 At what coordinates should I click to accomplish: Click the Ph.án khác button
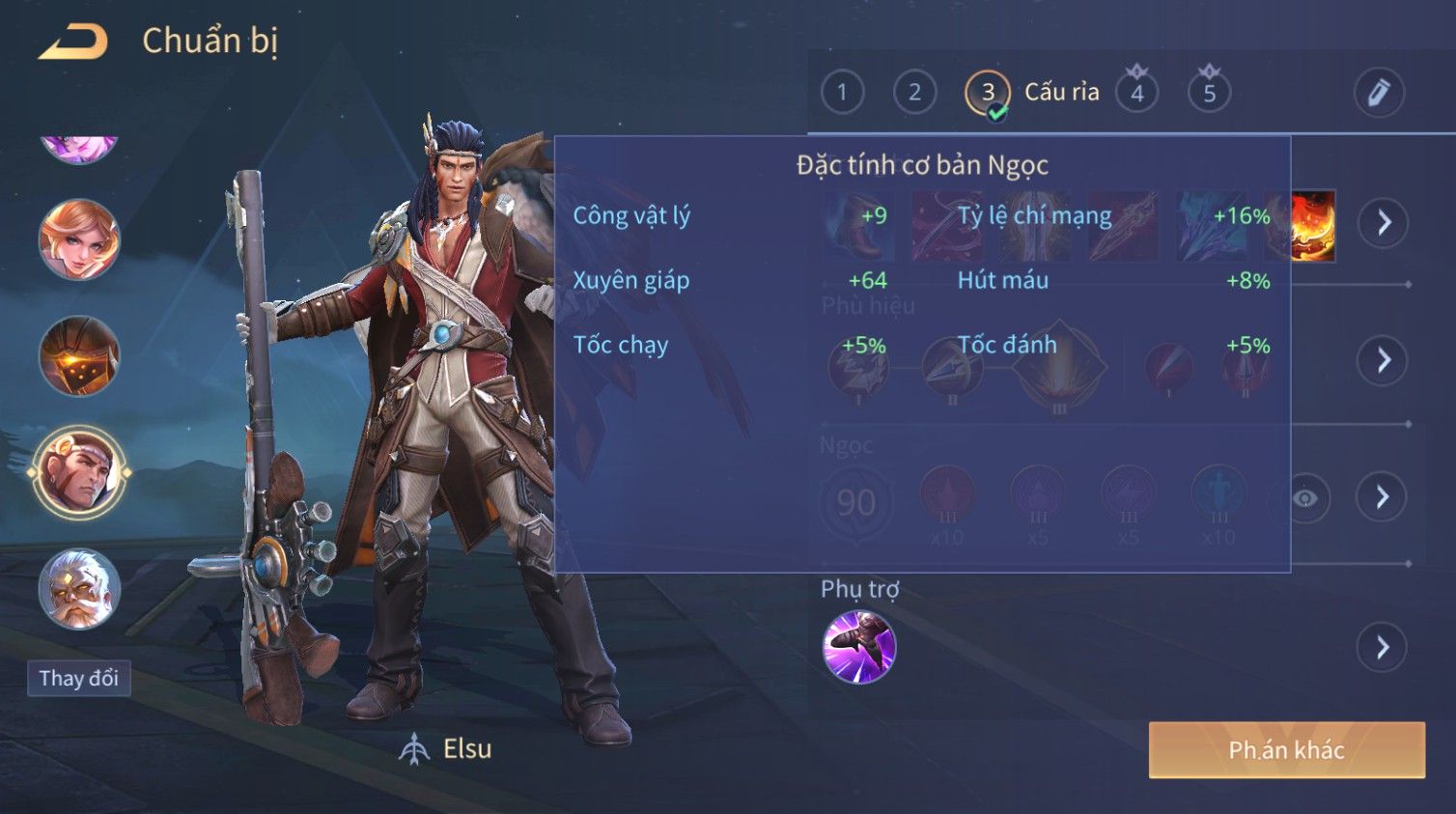[1286, 750]
